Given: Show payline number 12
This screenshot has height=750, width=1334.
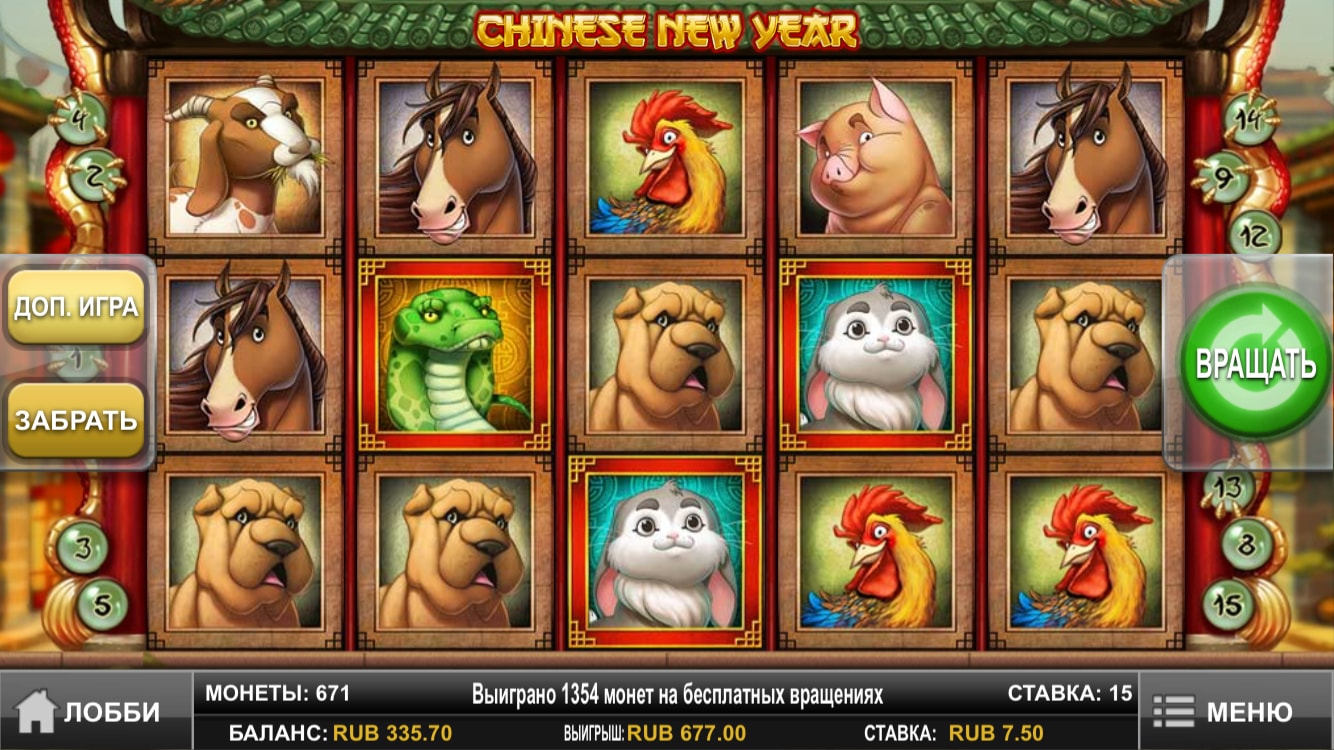Looking at the screenshot, I should 1252,236.
